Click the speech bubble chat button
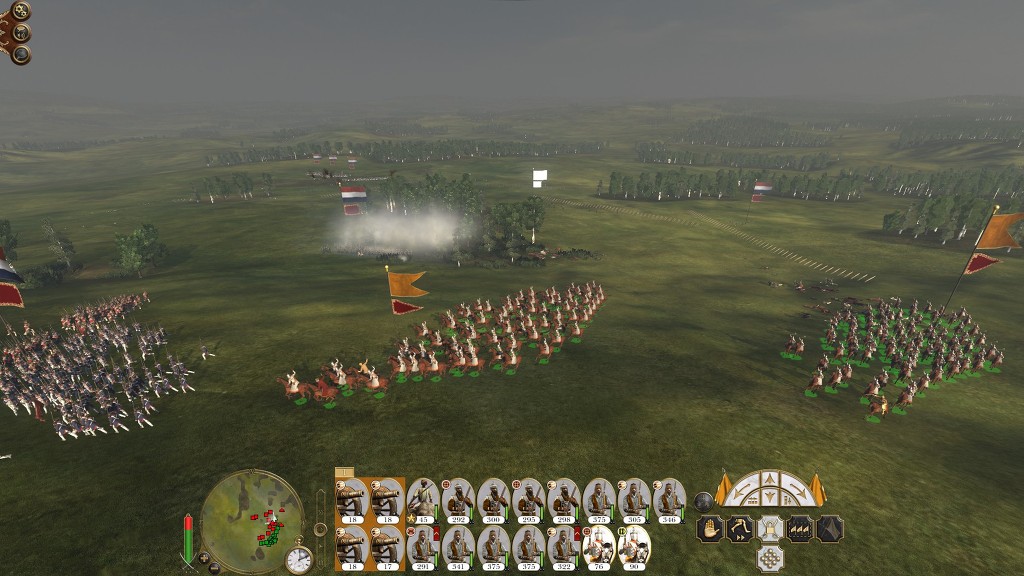The image size is (1024, 576). pos(20,54)
